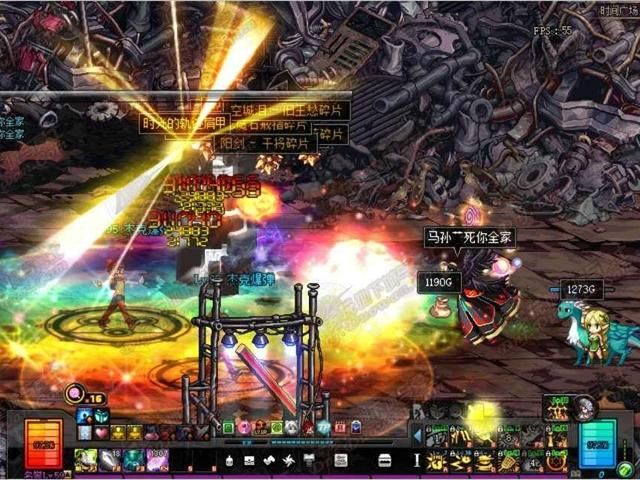Open the pink question mark icon
The height and width of the screenshot is (480, 640).
point(242,427)
